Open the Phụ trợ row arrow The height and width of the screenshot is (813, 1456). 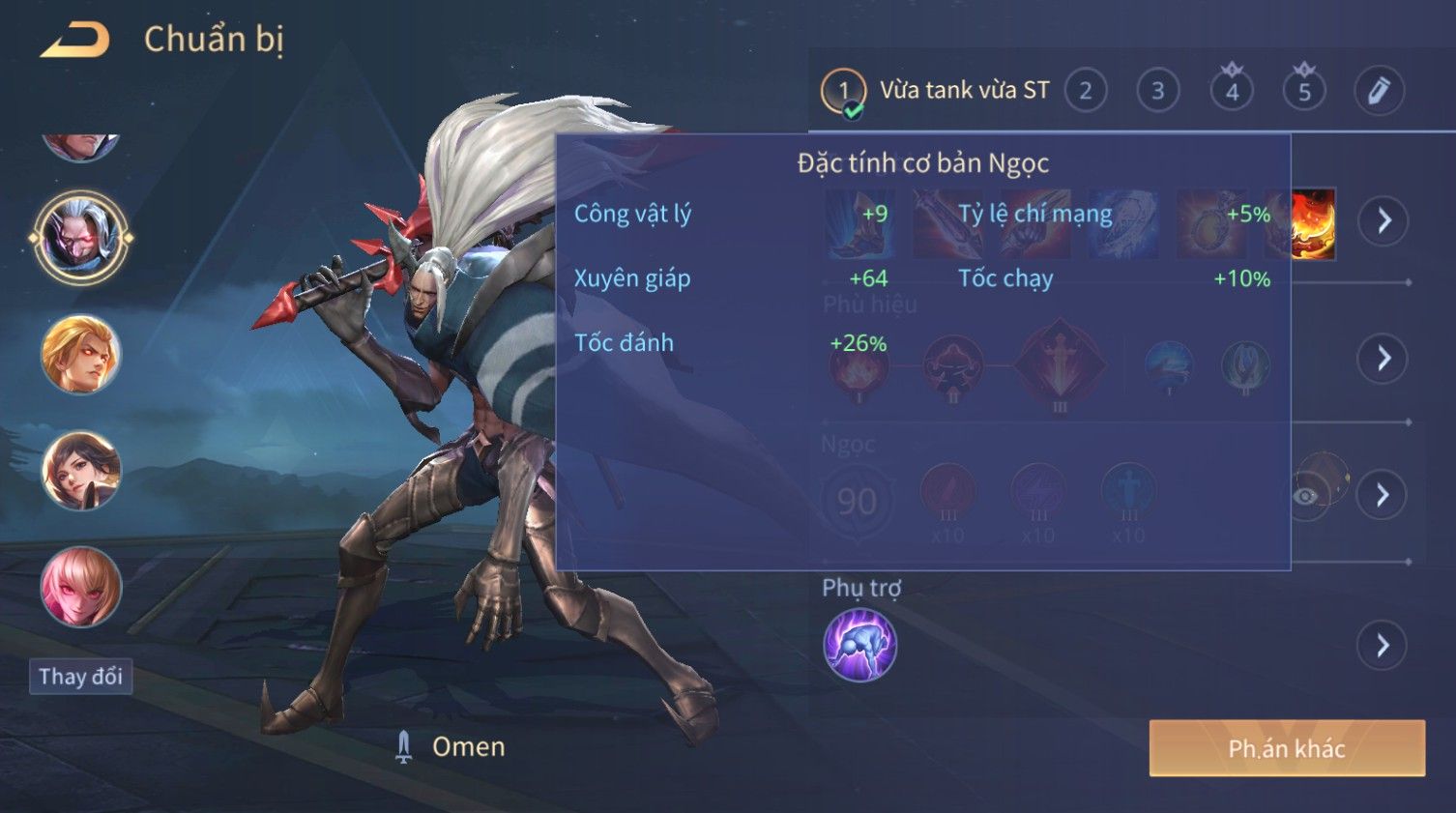pos(1383,645)
